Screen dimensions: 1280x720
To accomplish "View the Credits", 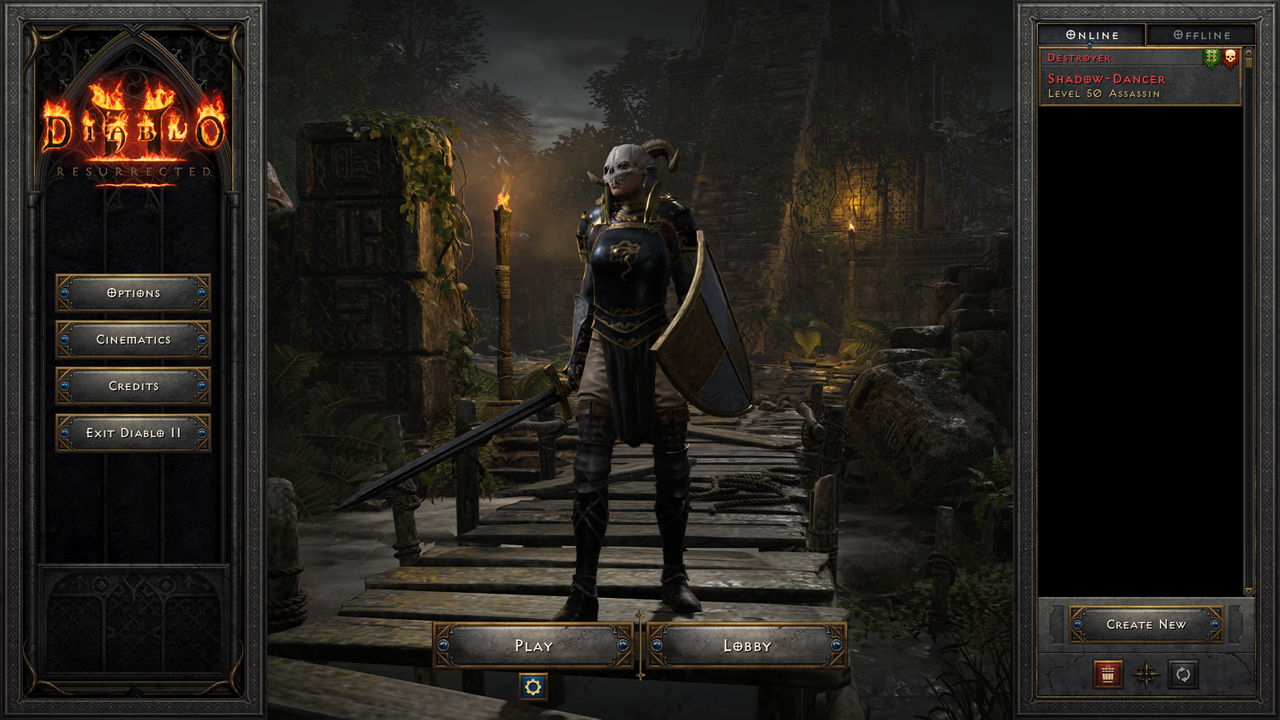I will pyautogui.click(x=133, y=386).
